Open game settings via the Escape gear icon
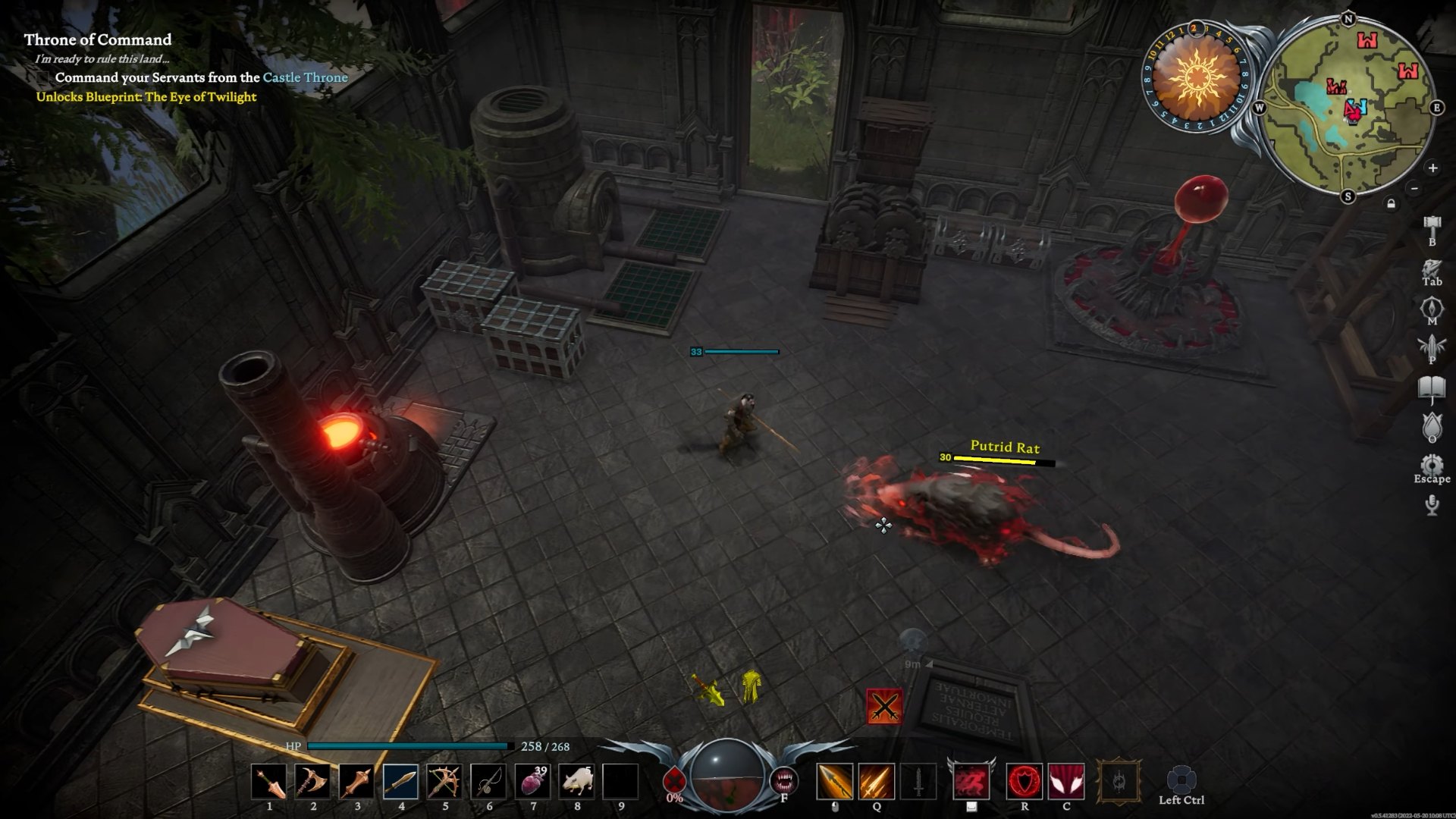The image size is (1456, 819). 1431,463
